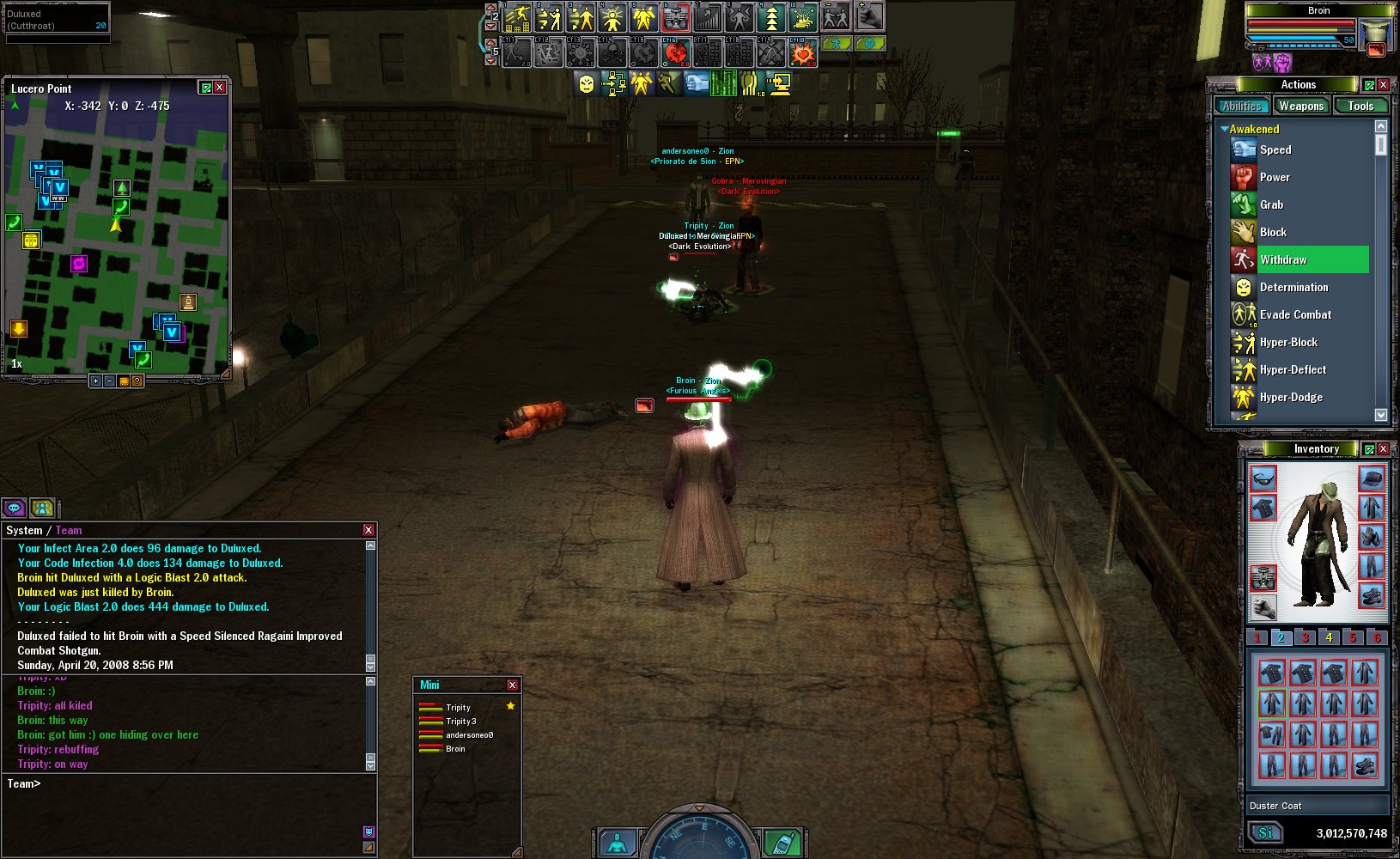Viewport: 1400px width, 859px height.
Task: Switch to inventory page 3
Action: (1305, 637)
